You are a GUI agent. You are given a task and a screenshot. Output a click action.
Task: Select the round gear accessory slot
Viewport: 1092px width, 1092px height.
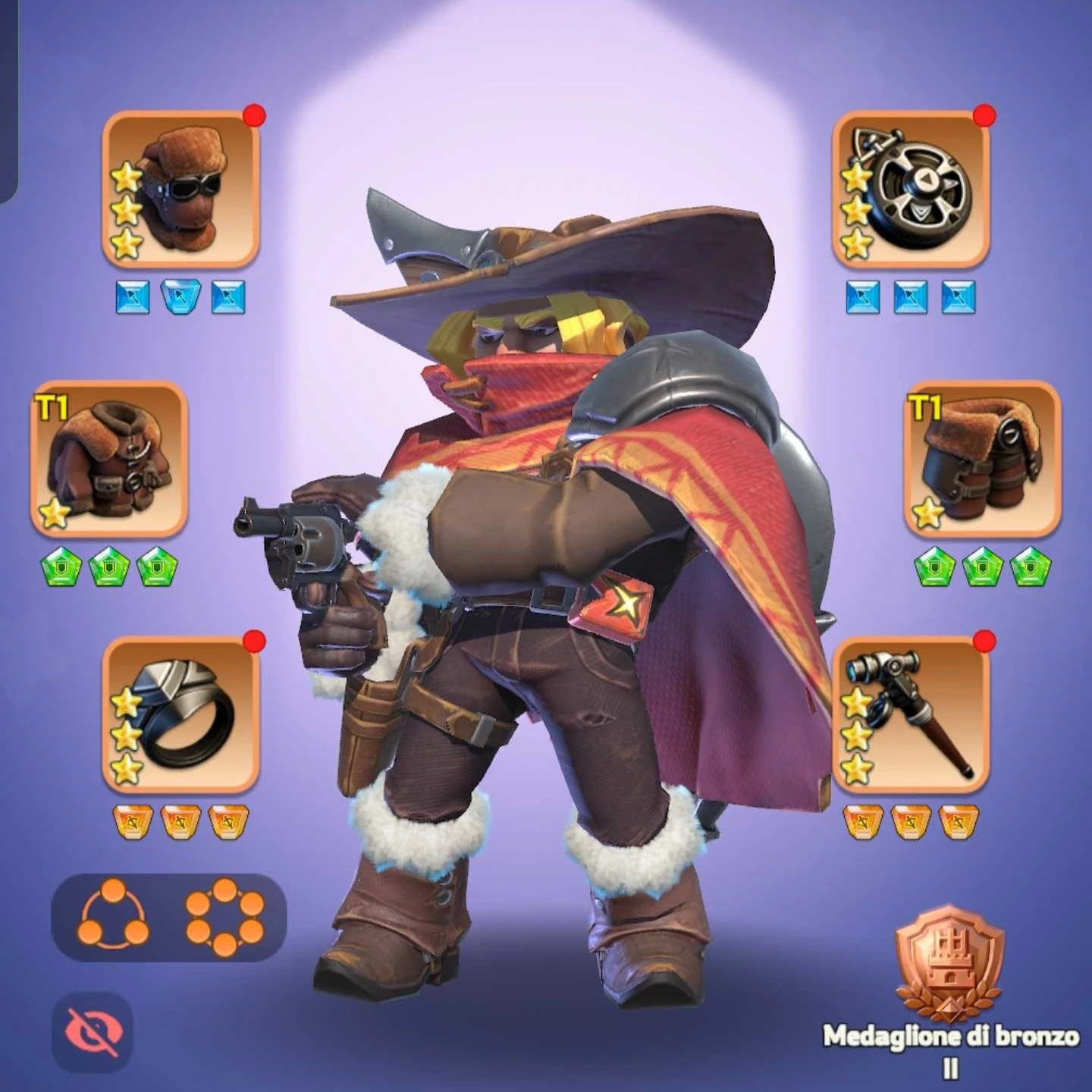point(911,190)
